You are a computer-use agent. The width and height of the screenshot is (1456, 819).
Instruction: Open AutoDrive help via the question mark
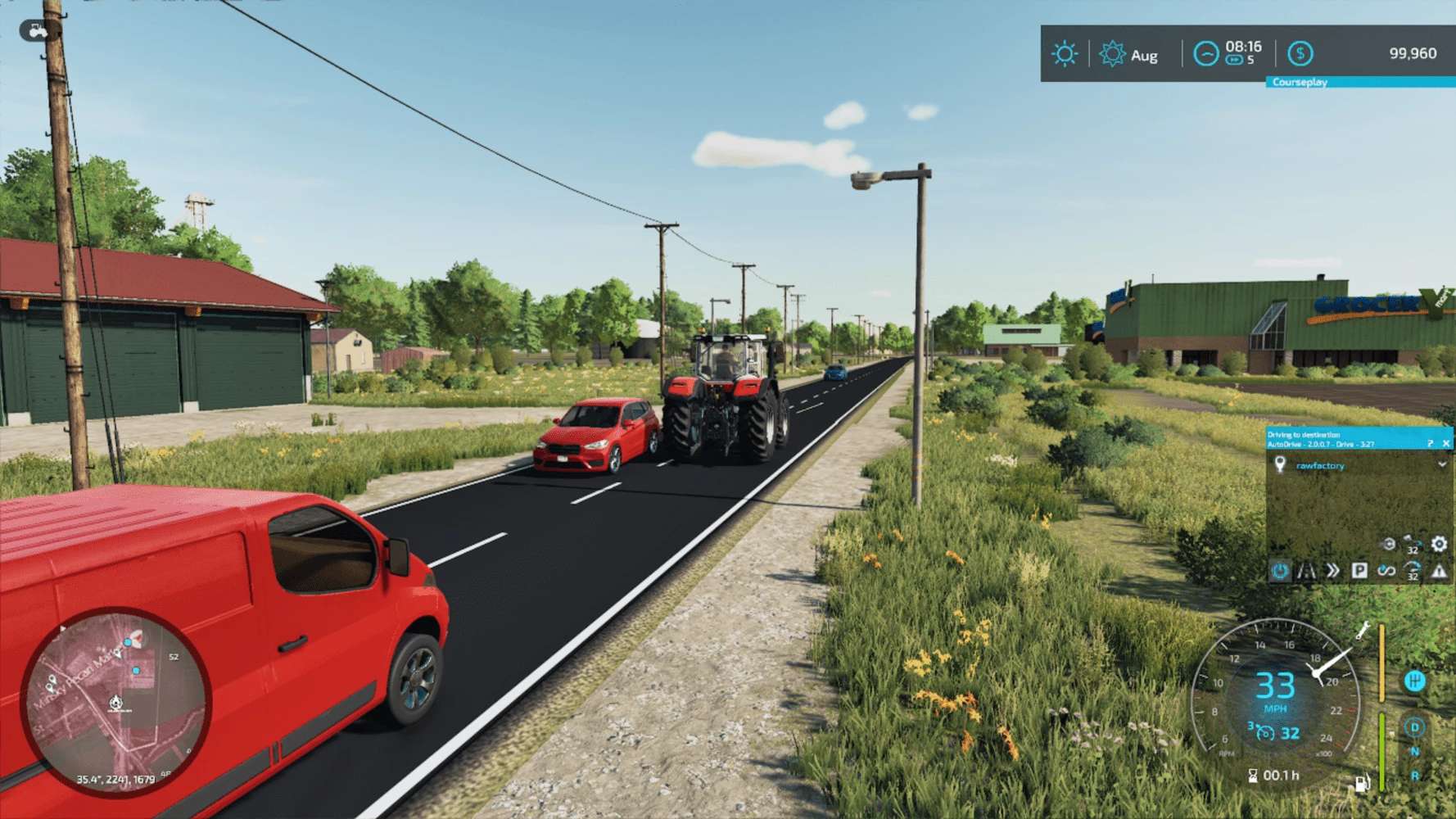pos(1431,443)
